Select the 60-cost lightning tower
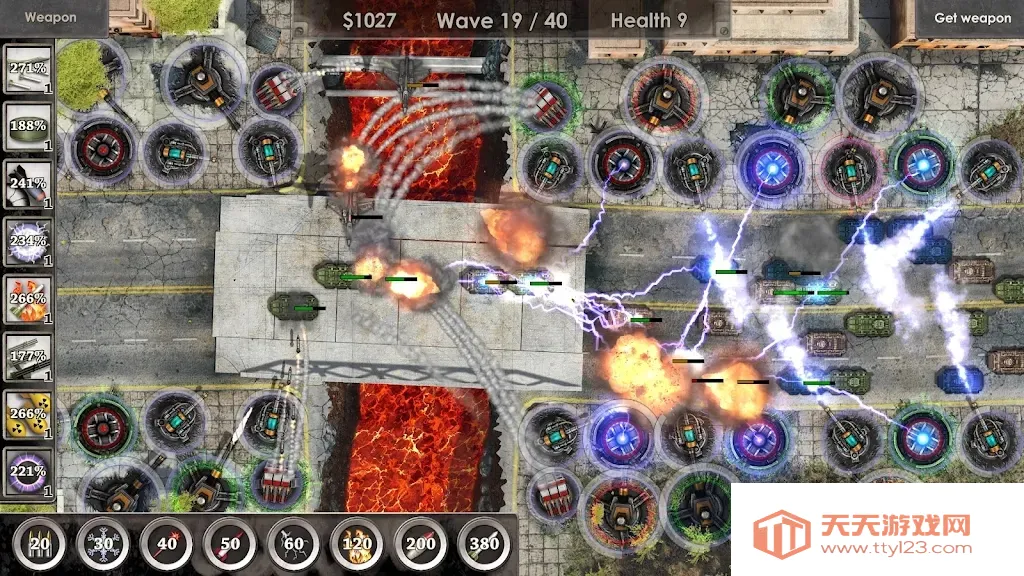This screenshot has width=1024, height=576. click(x=293, y=544)
